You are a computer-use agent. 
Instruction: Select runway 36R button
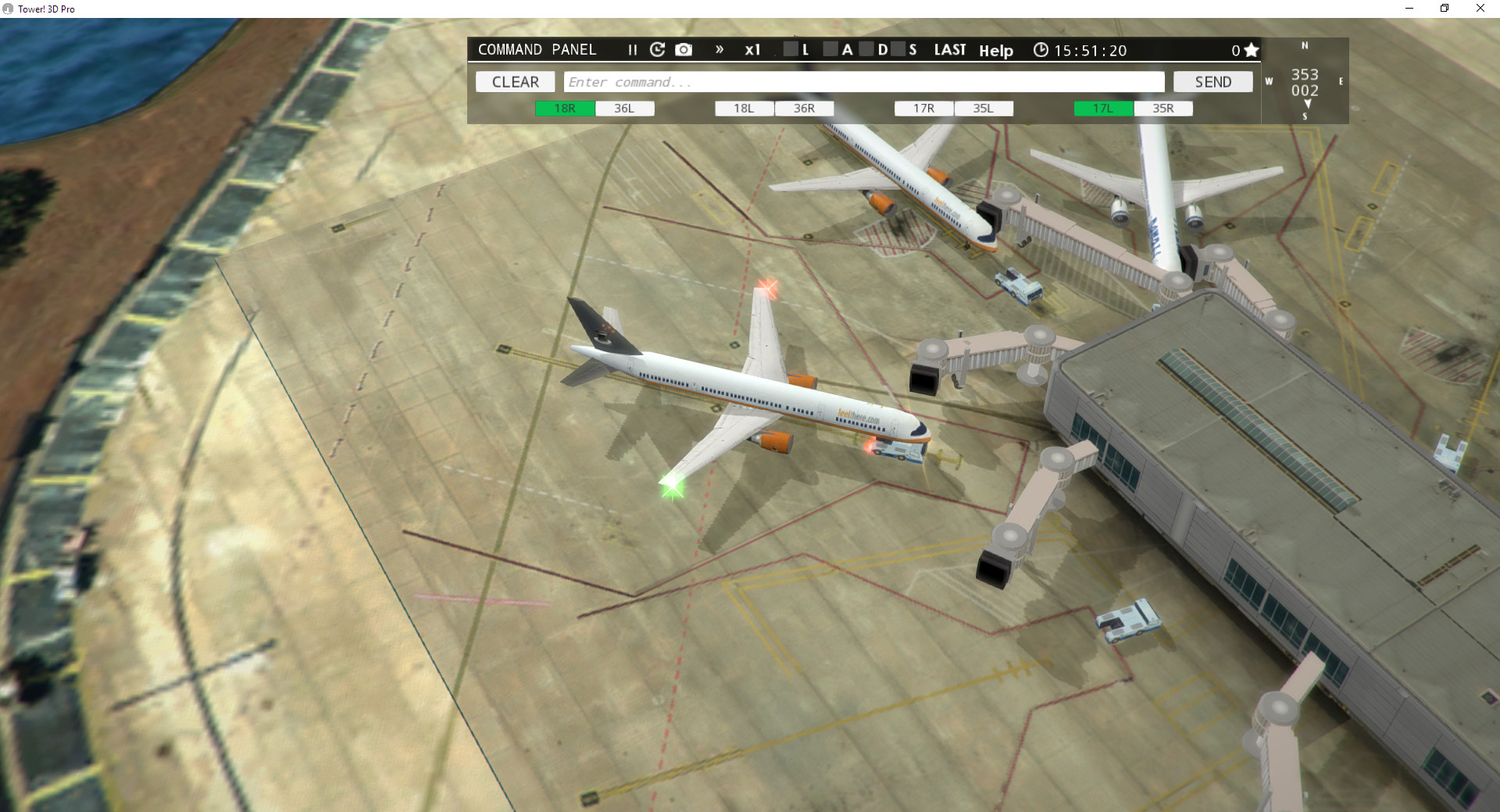tap(805, 109)
